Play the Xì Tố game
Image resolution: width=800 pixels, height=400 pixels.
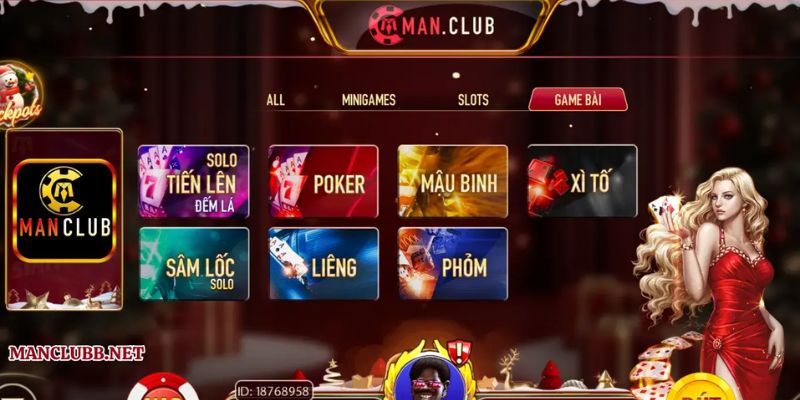(x=582, y=182)
